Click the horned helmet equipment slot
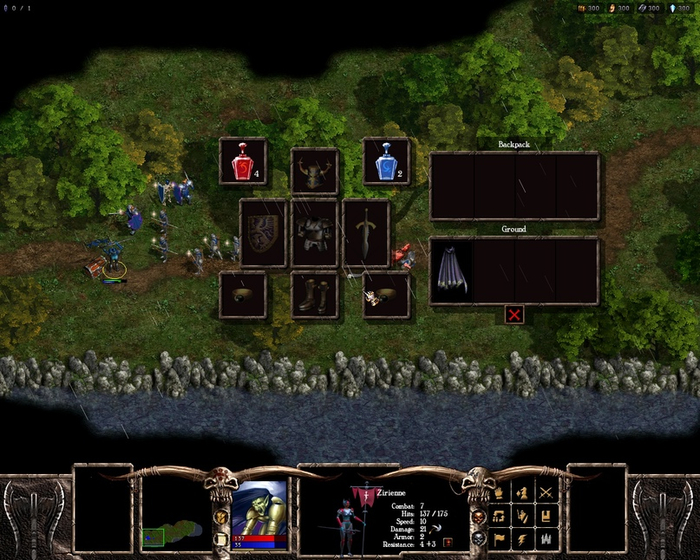Screen dimensions: 700x560 (314, 172)
